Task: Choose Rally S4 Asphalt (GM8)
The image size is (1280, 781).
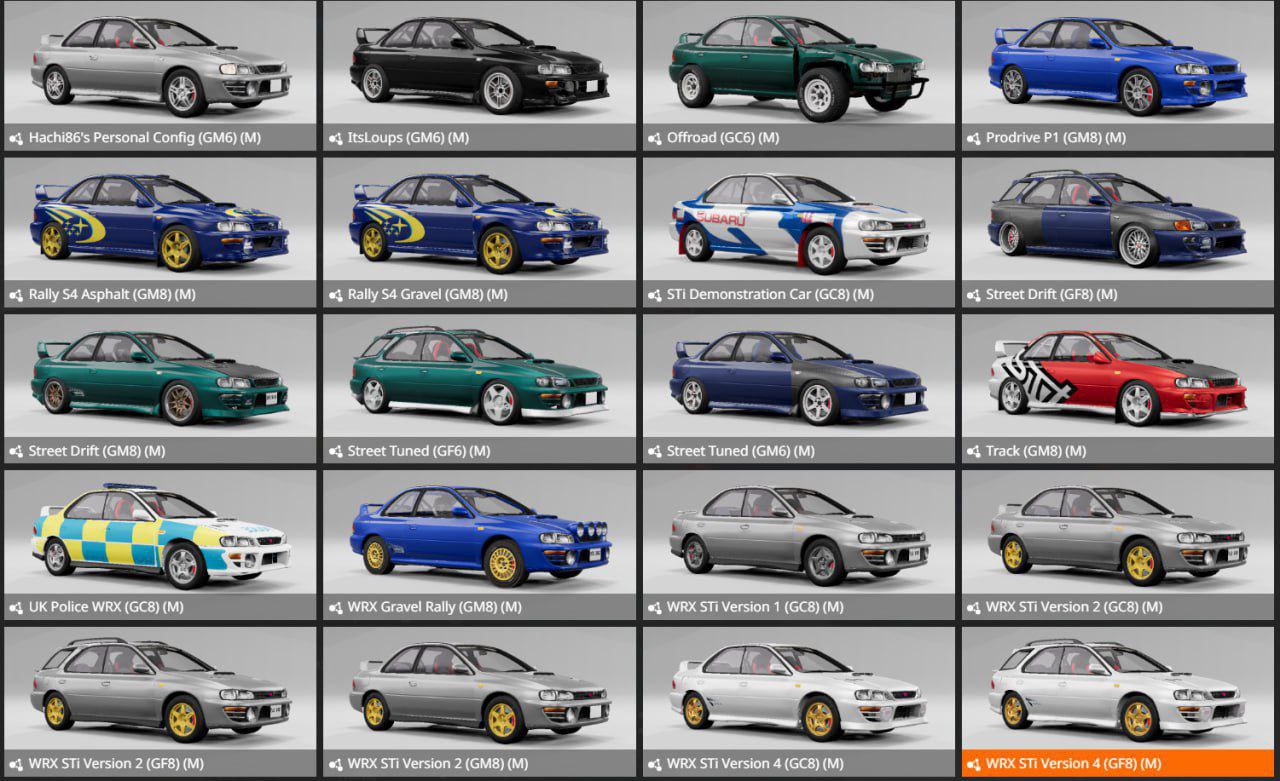Action: tap(160, 232)
